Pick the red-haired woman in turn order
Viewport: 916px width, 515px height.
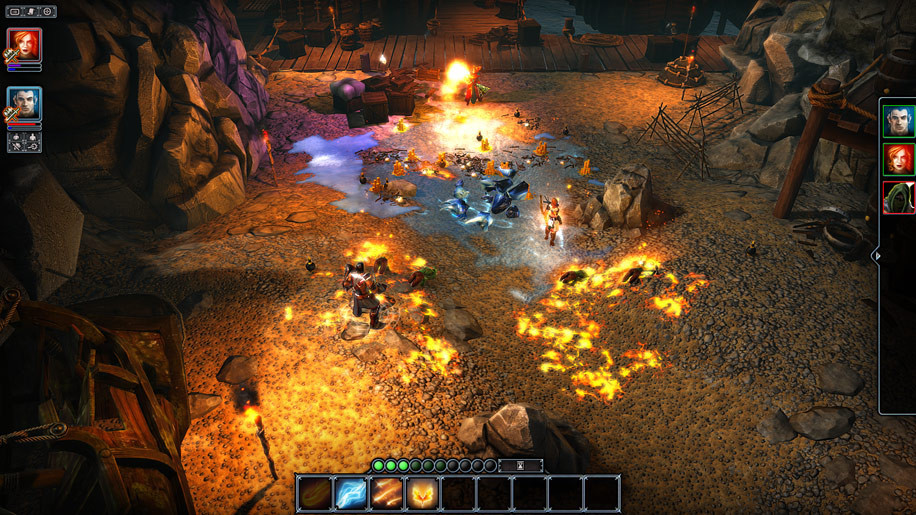[899, 159]
